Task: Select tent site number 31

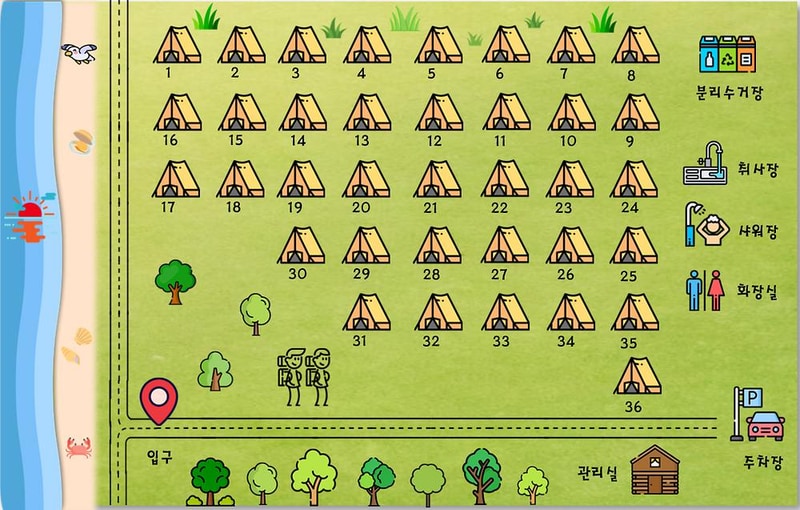Action: pyautogui.click(x=367, y=313)
